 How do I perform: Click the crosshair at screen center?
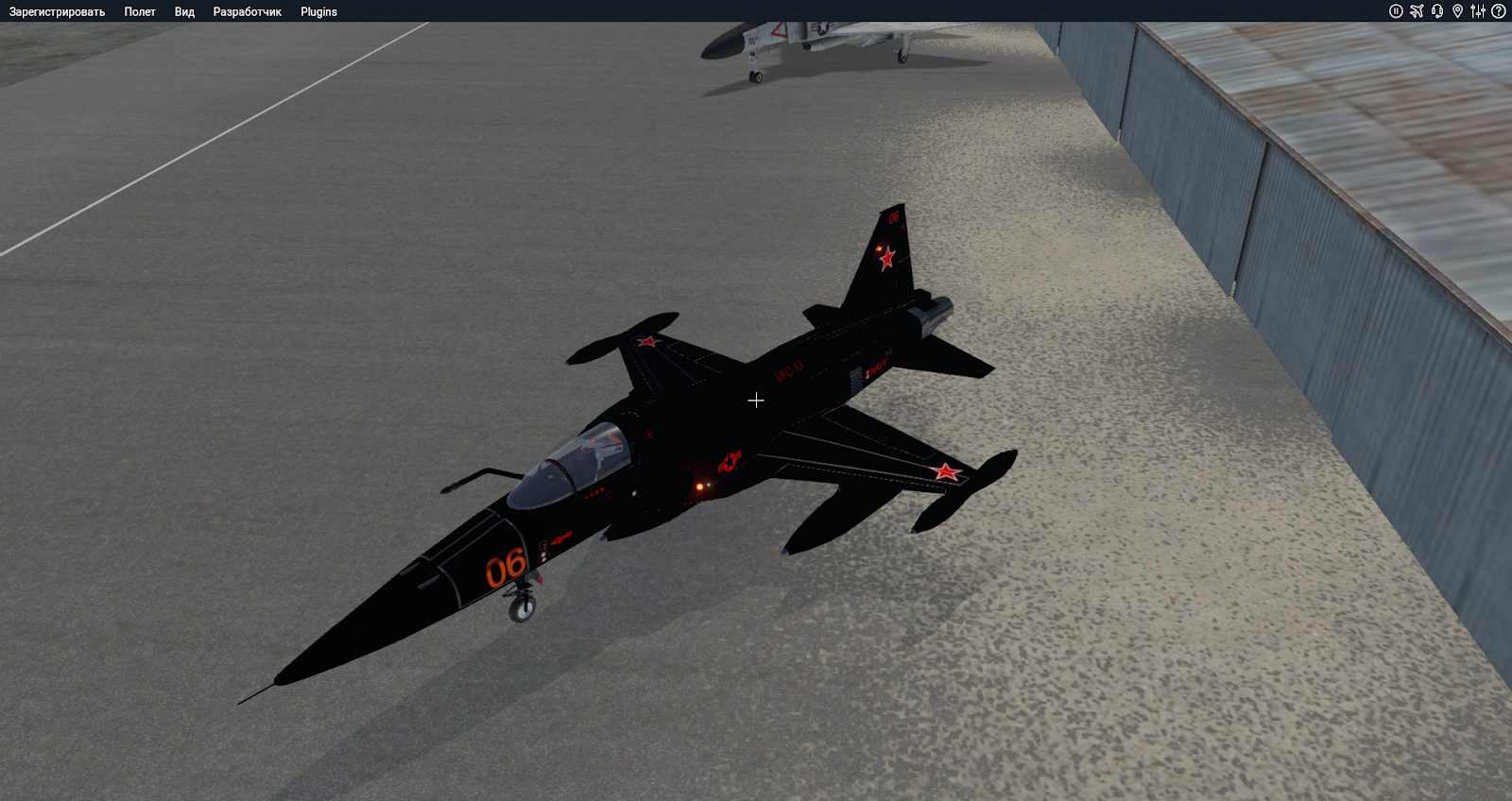tap(756, 400)
